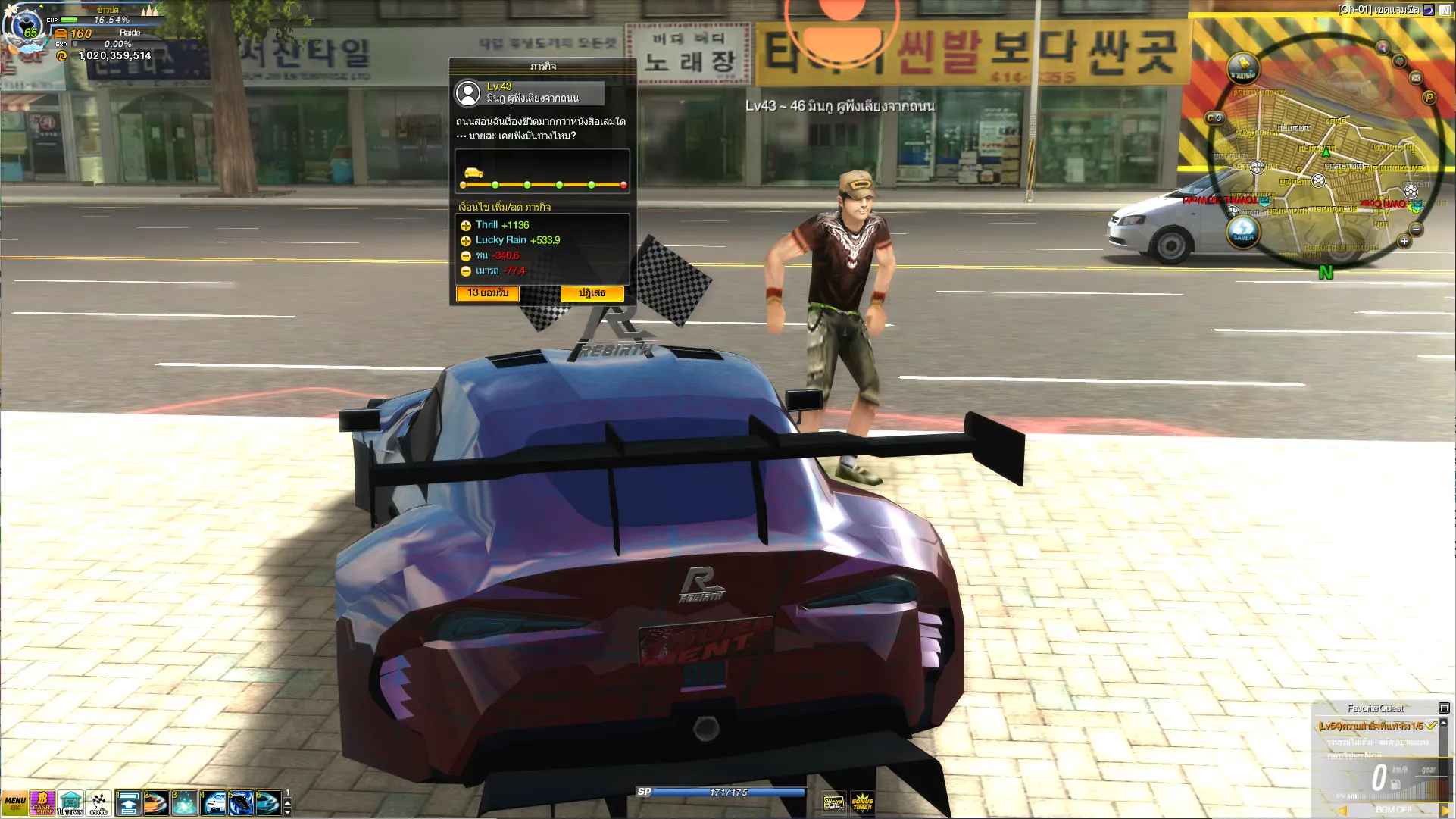
Task: Click the checkered flag race icon
Action: 98,803
